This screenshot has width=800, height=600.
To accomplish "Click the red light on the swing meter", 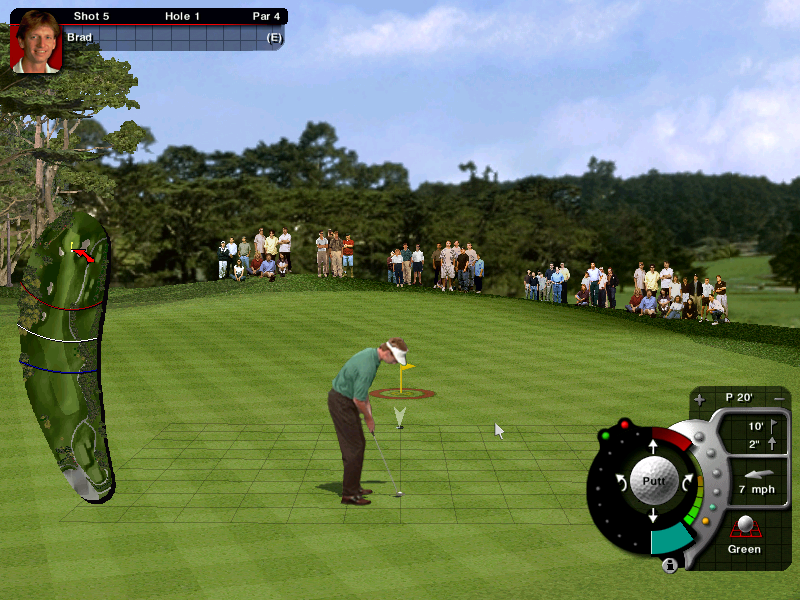I will 625,424.
